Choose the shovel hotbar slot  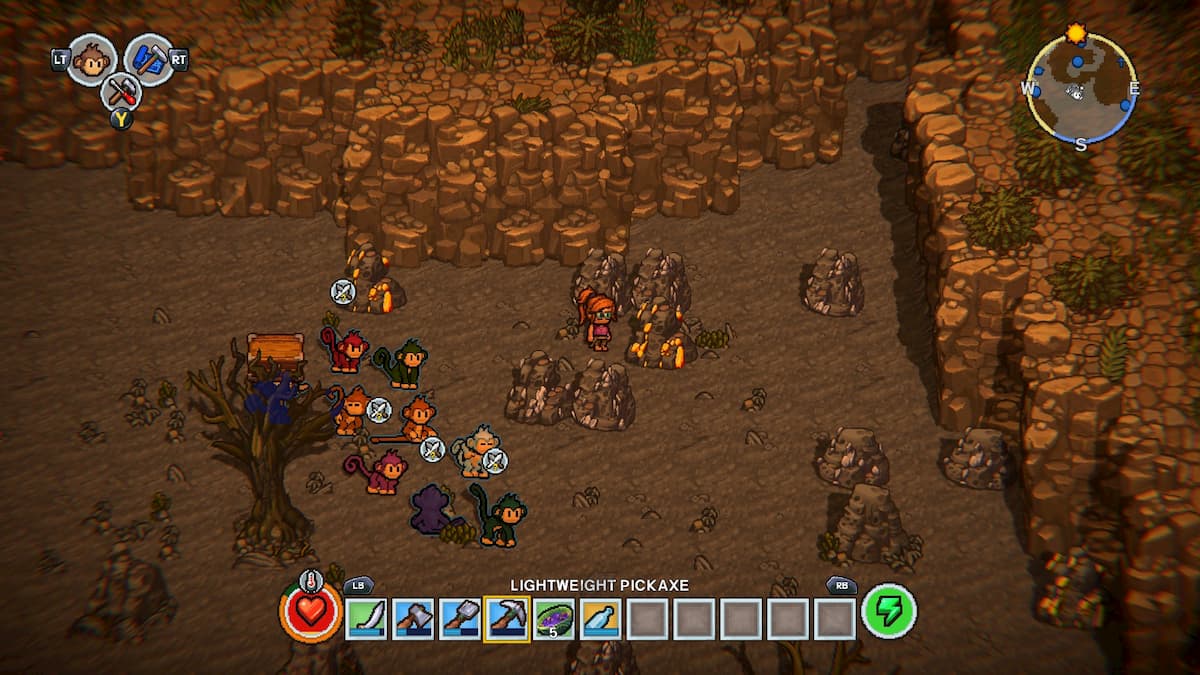pos(460,619)
